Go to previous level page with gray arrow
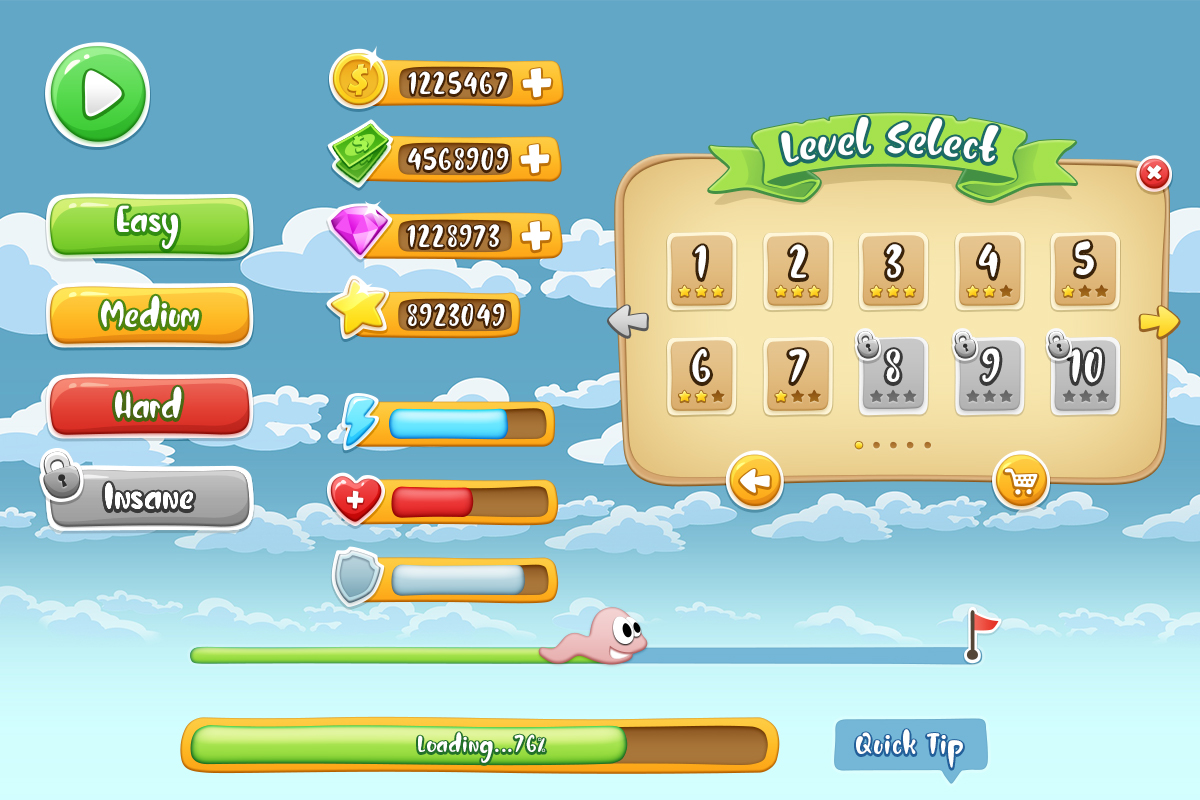This screenshot has height=800, width=1200. pyautogui.click(x=628, y=321)
